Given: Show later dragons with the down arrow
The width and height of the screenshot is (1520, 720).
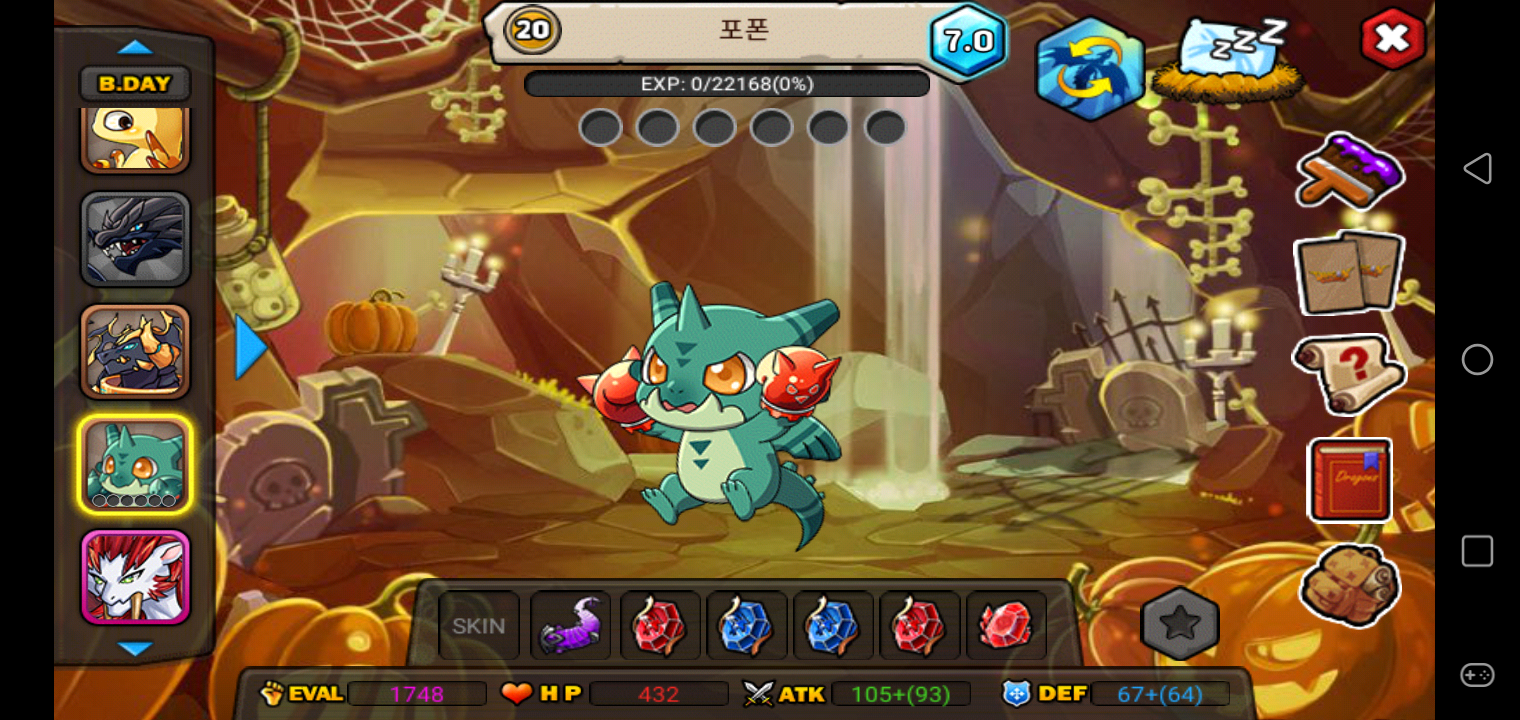Looking at the screenshot, I should (x=135, y=649).
